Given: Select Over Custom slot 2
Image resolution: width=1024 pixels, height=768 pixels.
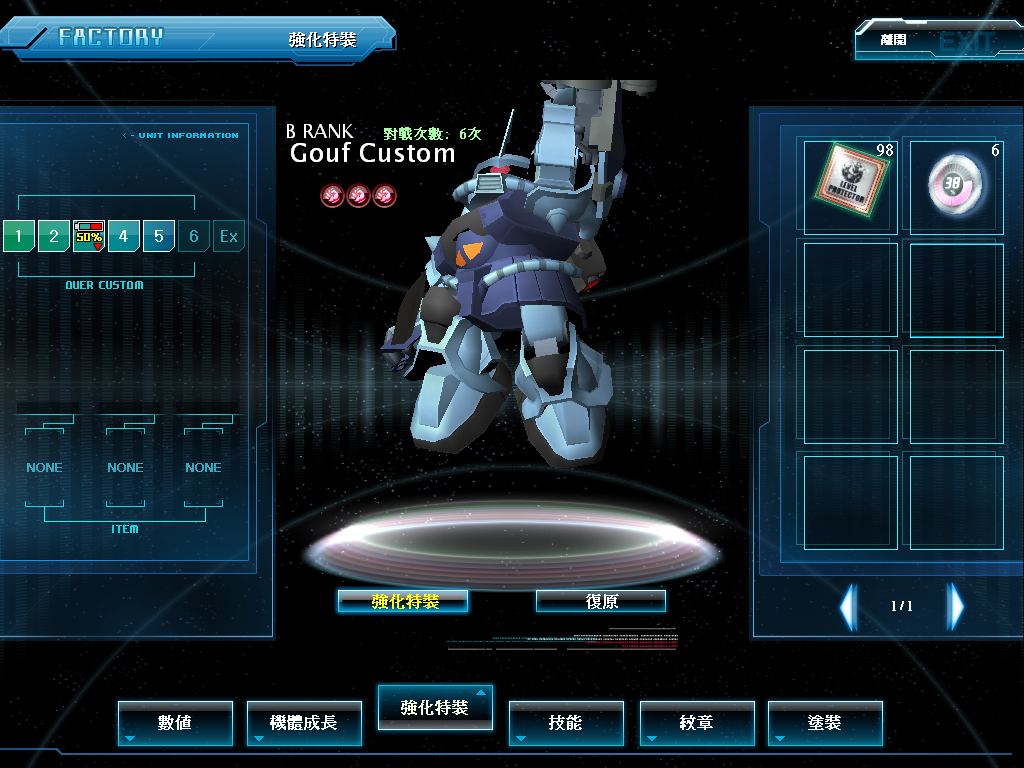Looking at the screenshot, I should (x=54, y=237).
